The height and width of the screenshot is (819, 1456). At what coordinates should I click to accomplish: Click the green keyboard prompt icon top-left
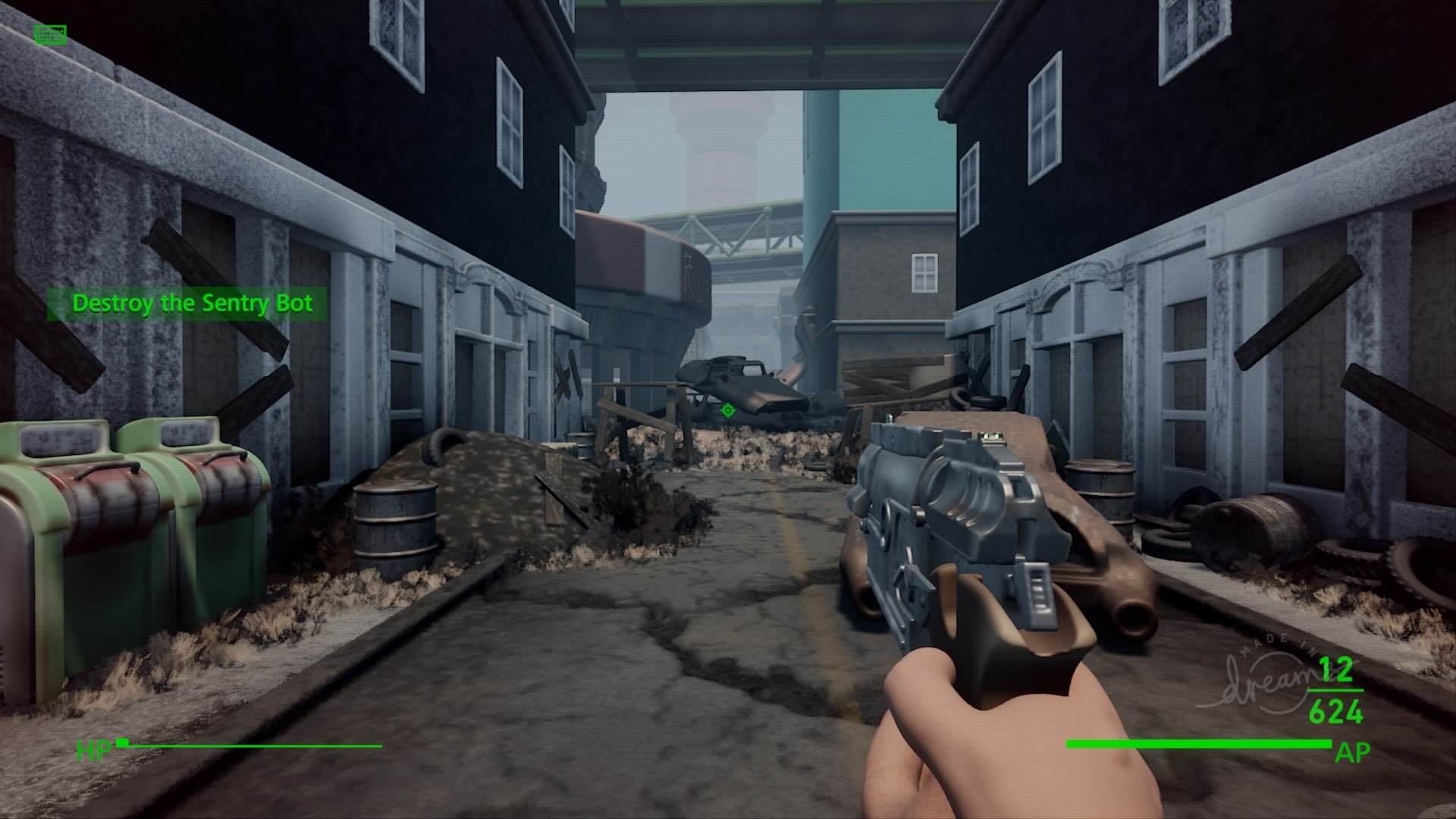point(50,34)
